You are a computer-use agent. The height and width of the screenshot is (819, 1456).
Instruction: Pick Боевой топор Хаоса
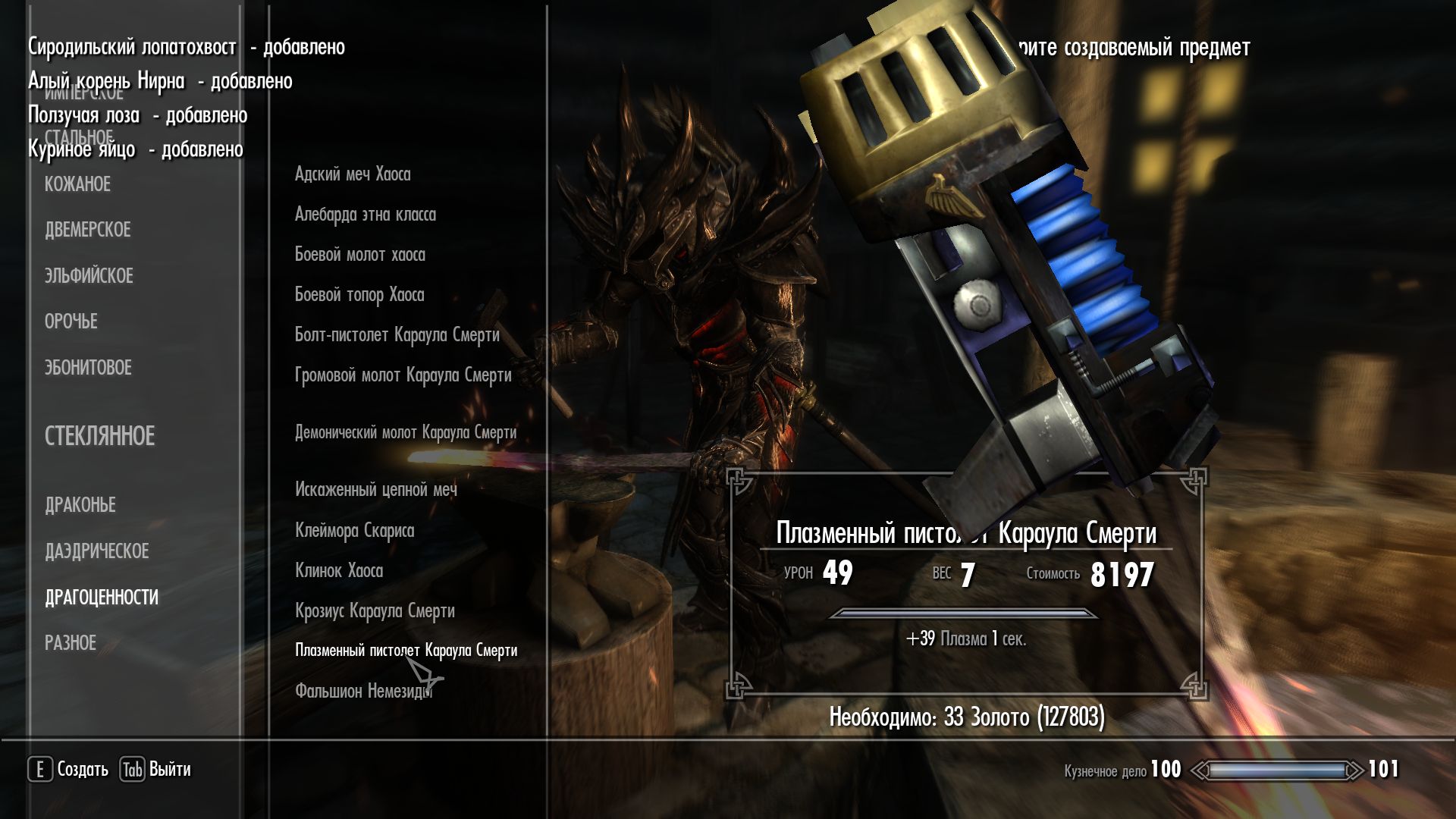tap(359, 295)
